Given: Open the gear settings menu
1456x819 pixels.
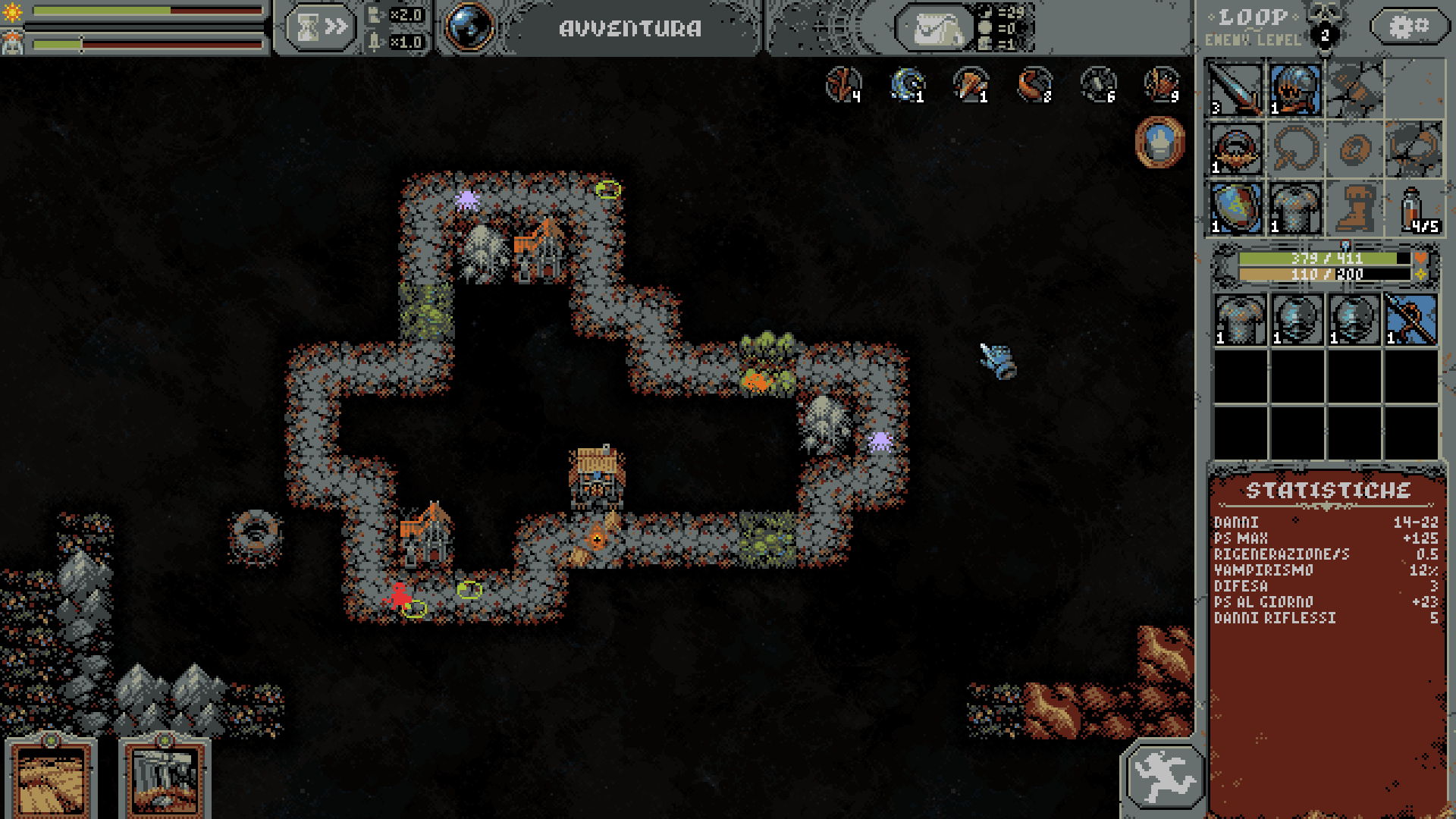Looking at the screenshot, I should (1408, 27).
